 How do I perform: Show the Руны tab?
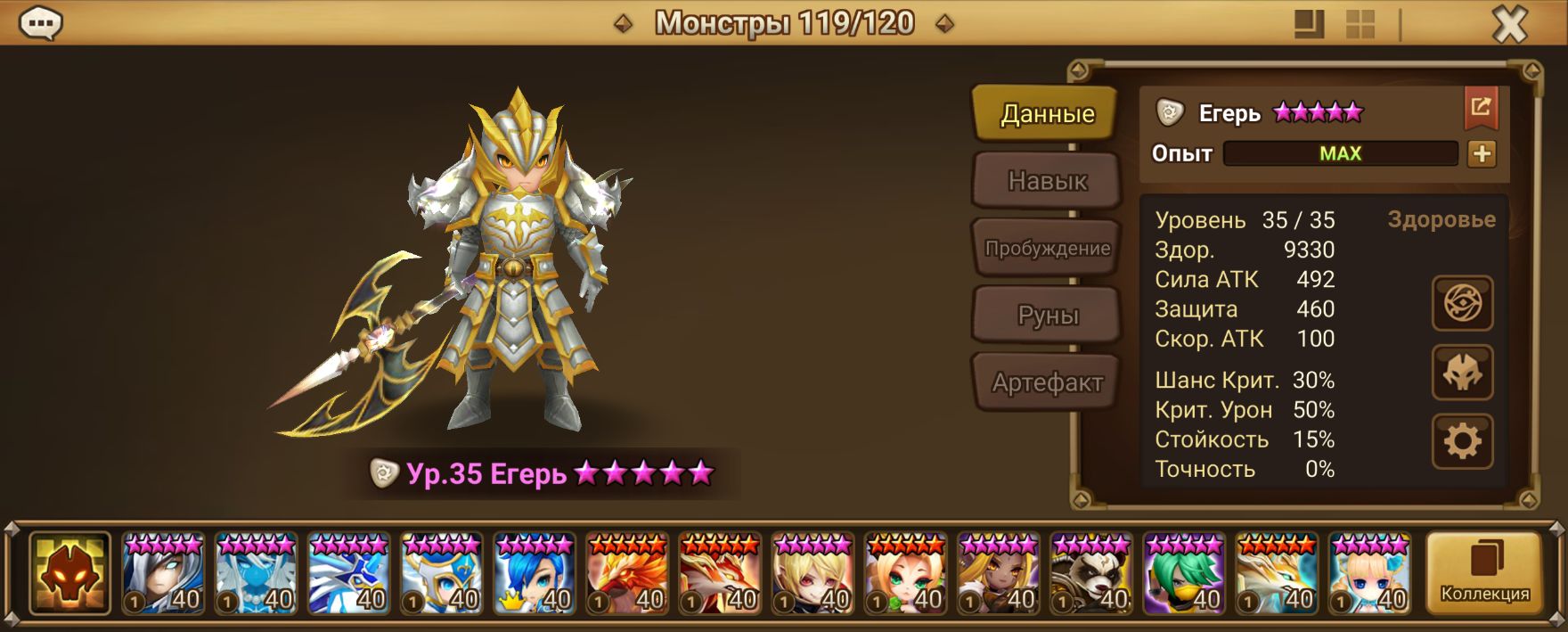(1047, 316)
